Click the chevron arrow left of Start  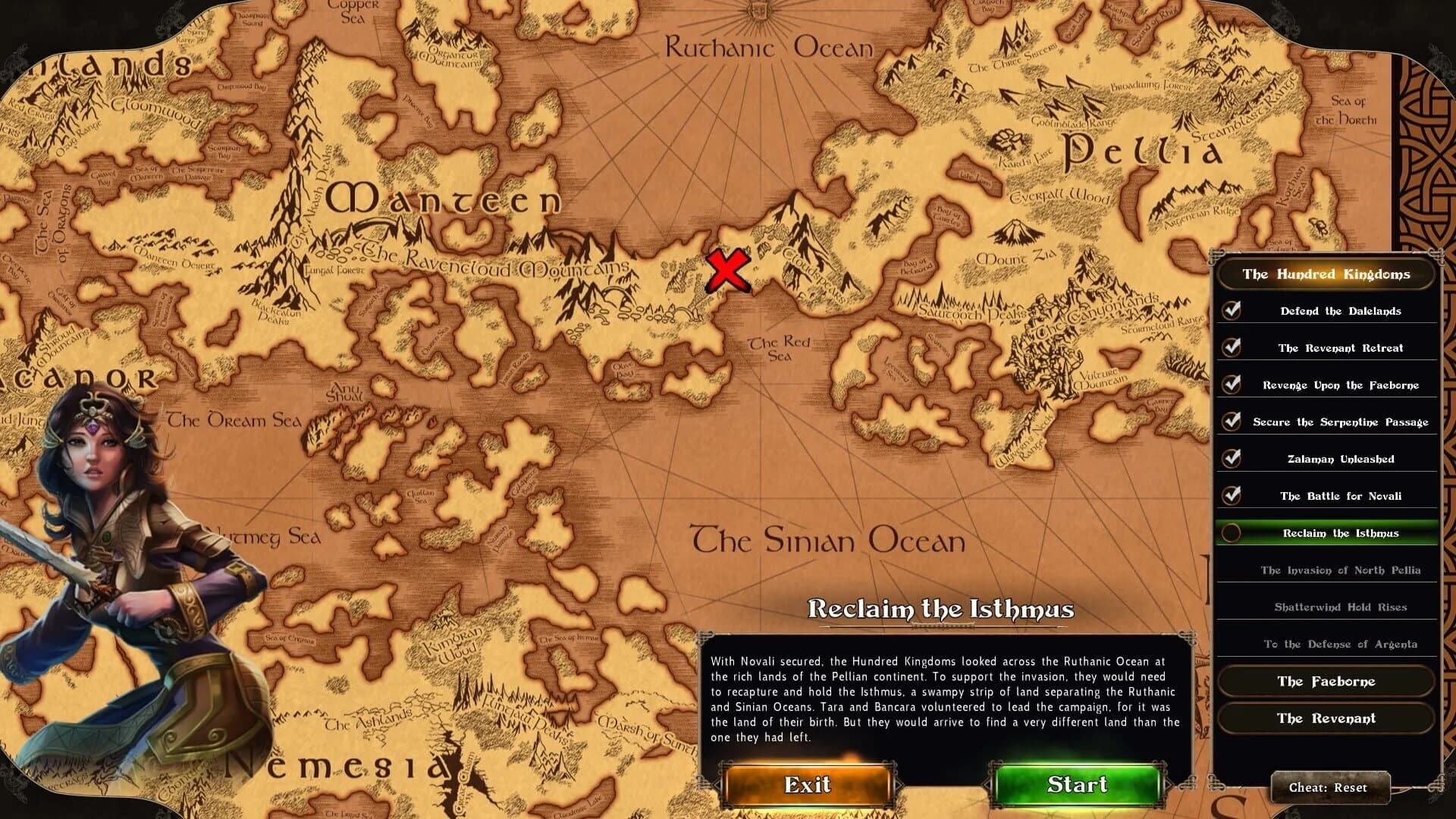[987, 785]
